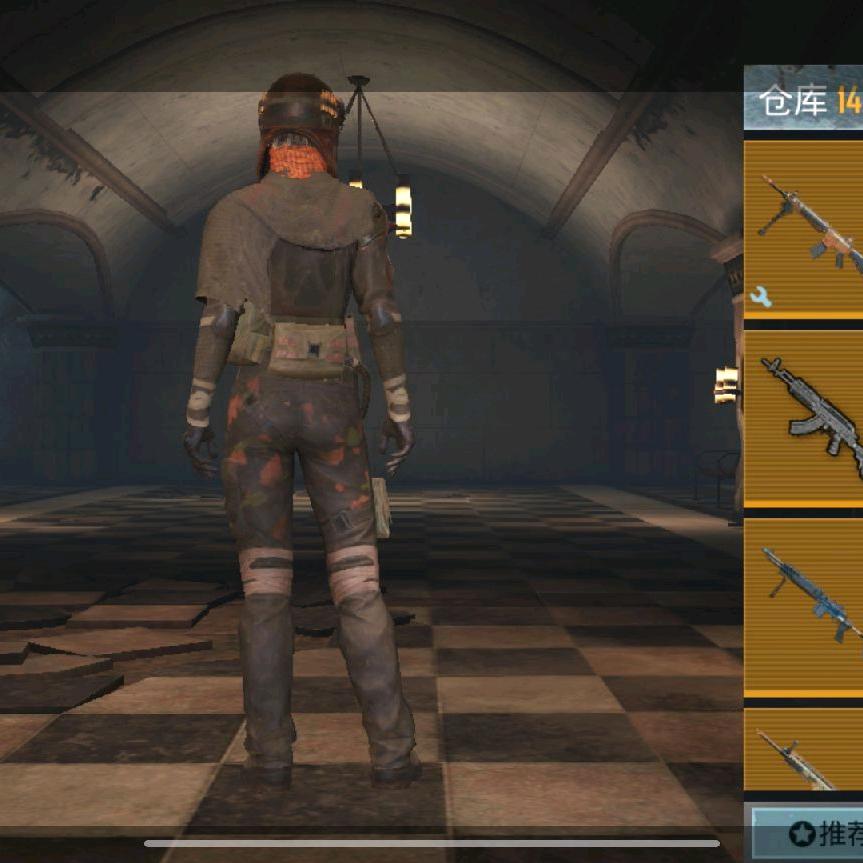
Task: Pick the blue machine gun card
Action: click(x=805, y=603)
